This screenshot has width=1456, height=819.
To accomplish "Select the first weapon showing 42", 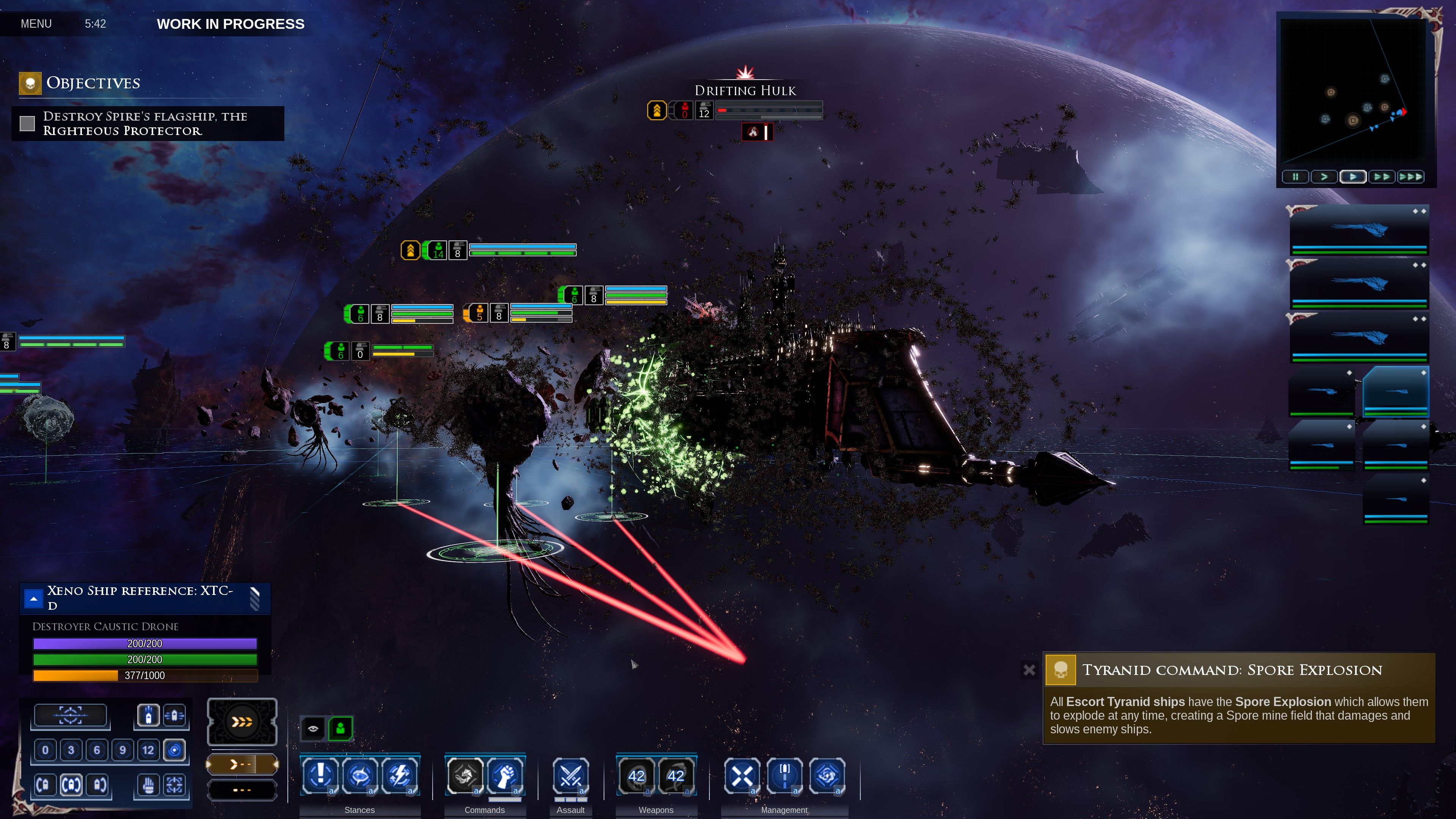I will click(637, 775).
